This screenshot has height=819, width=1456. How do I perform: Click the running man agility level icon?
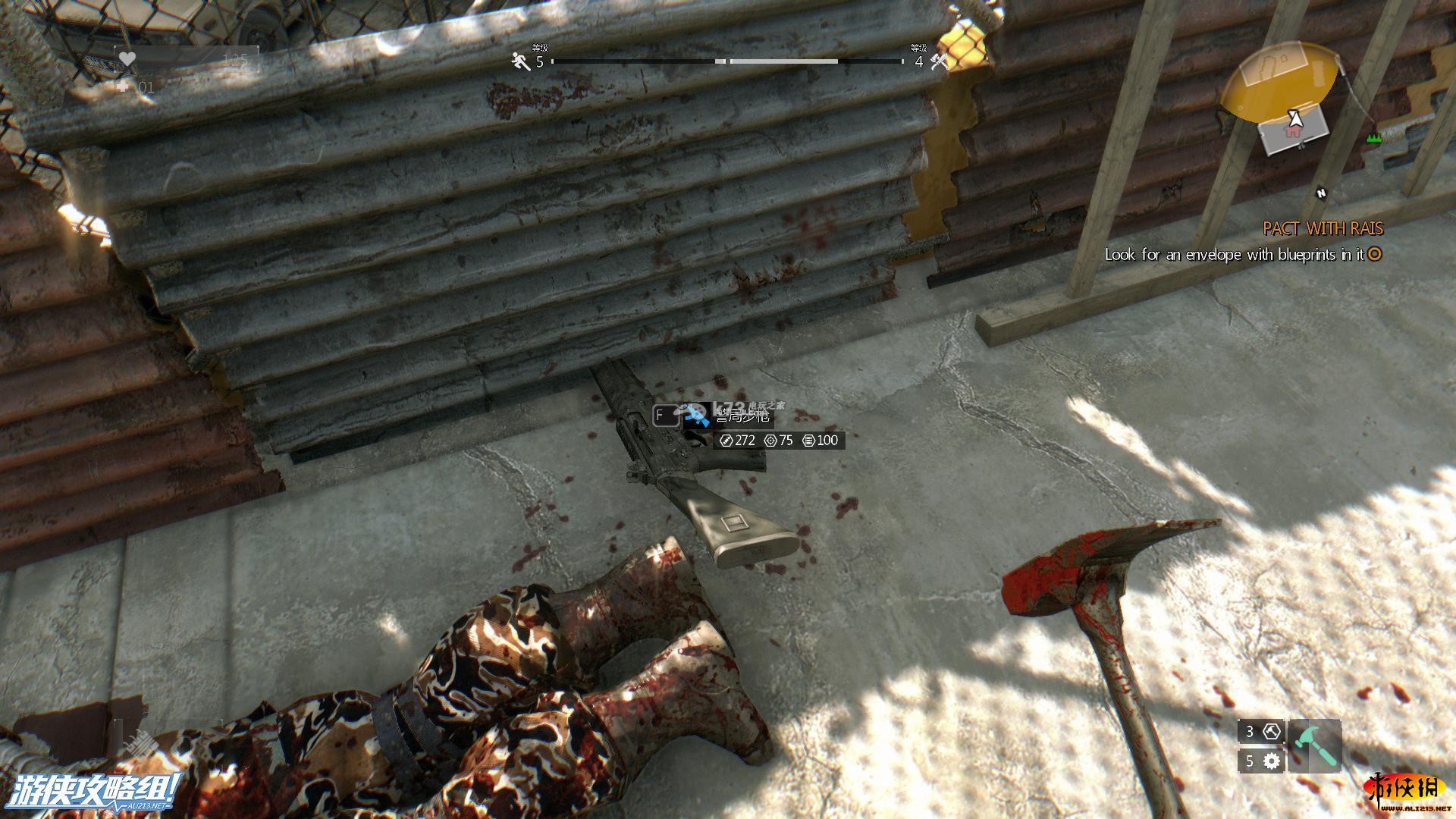pyautogui.click(x=521, y=61)
